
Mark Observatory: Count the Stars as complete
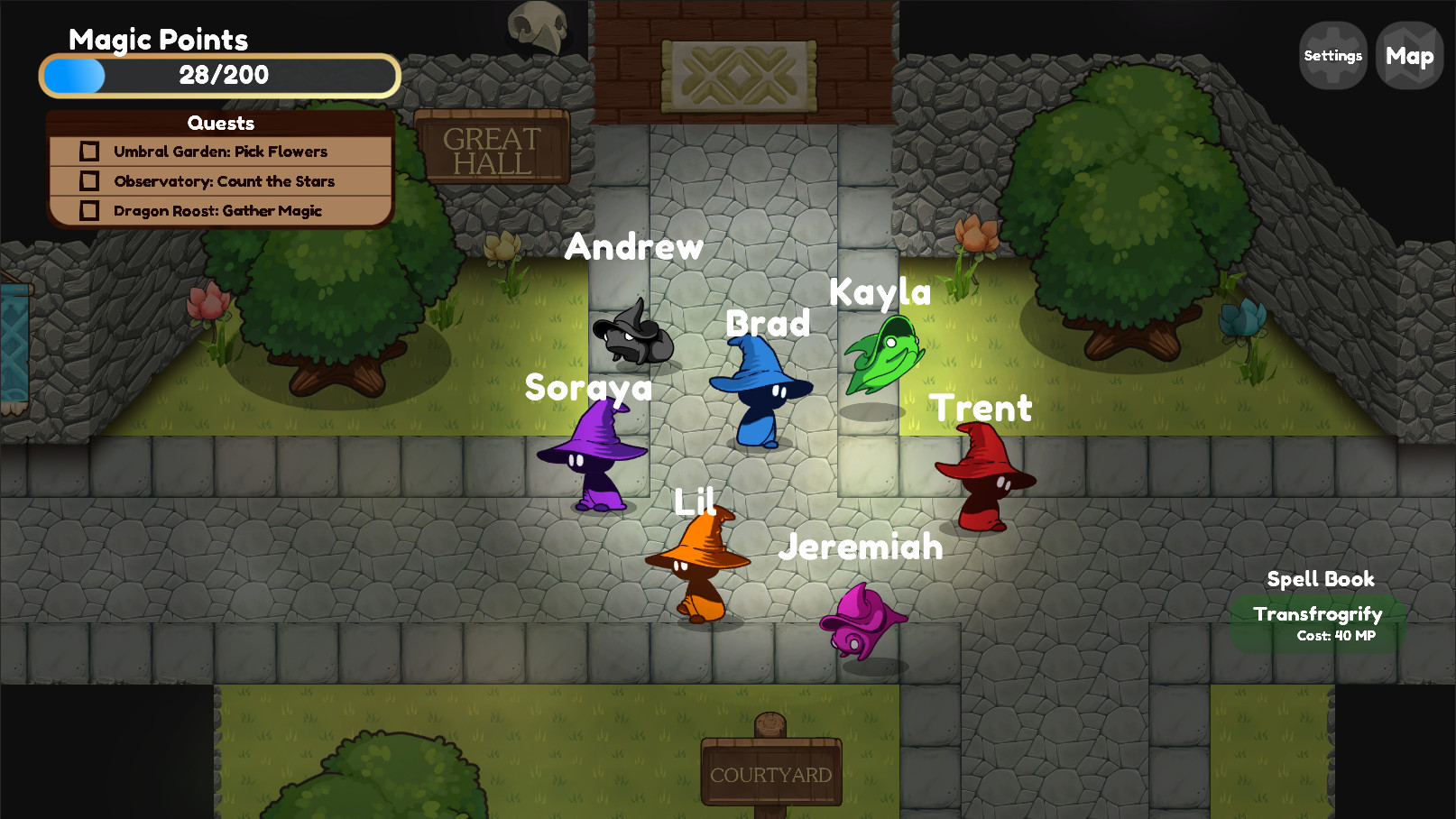(89, 180)
